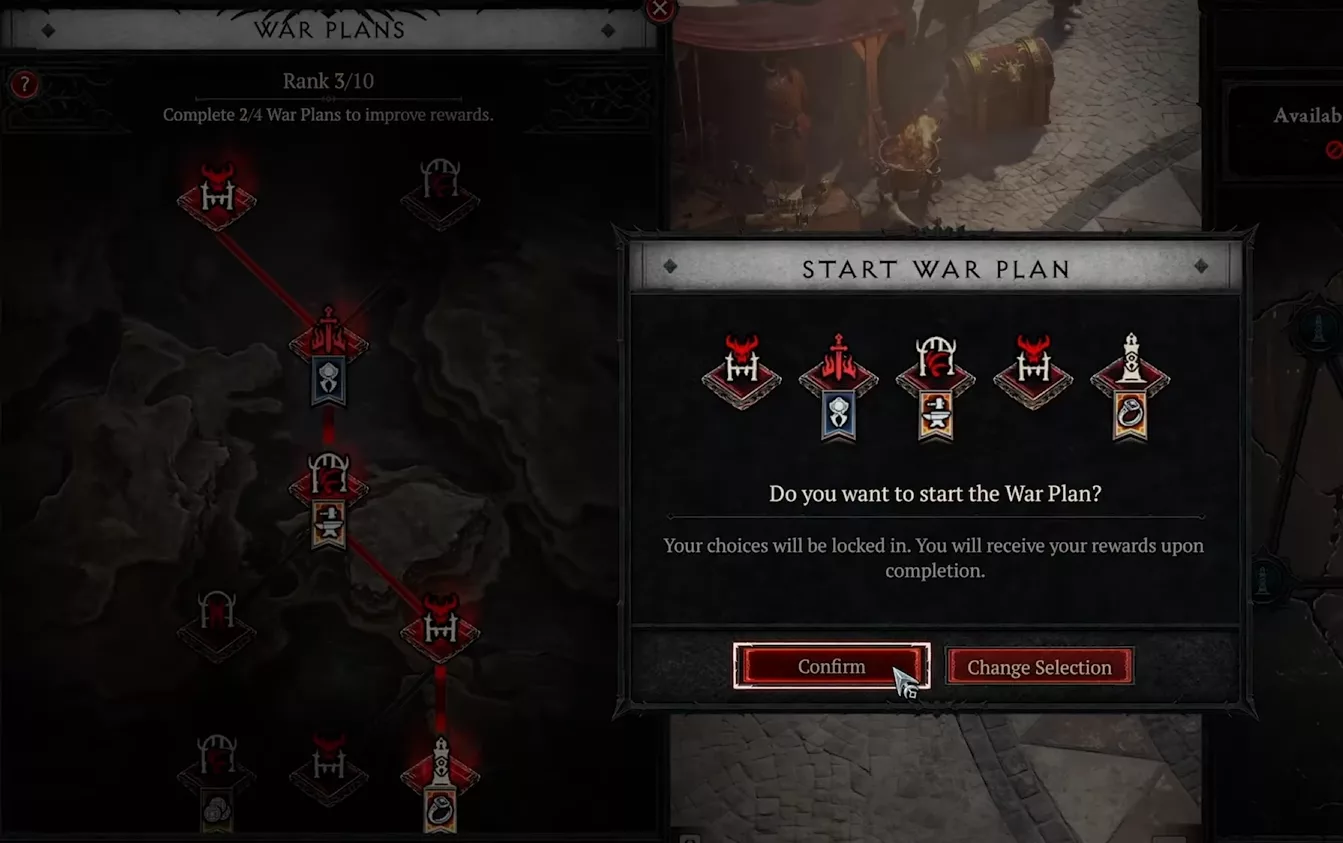The height and width of the screenshot is (843, 1343).
Task: Select the tower plan with ring banner
Action: tap(1130, 380)
